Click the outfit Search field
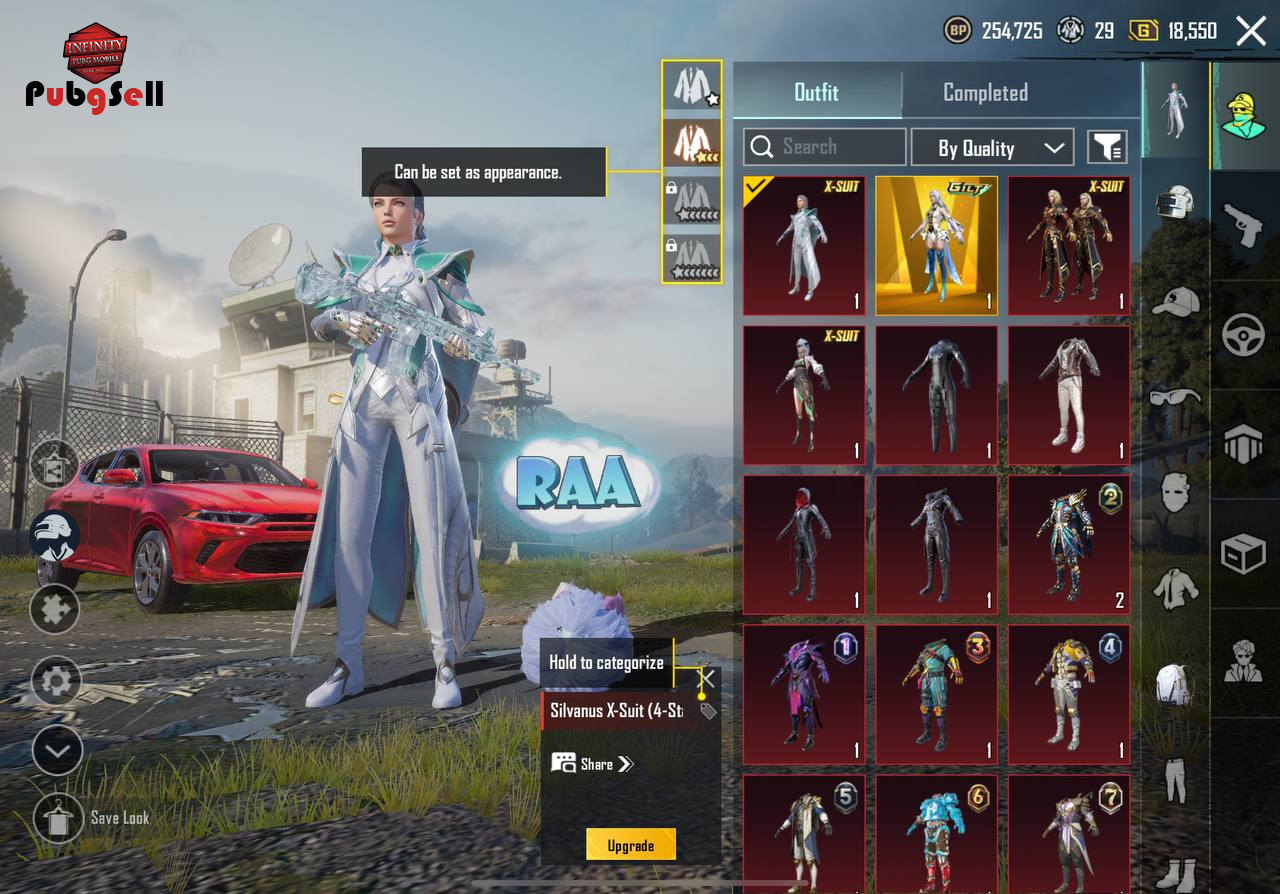The width and height of the screenshot is (1280, 894). tap(825, 147)
